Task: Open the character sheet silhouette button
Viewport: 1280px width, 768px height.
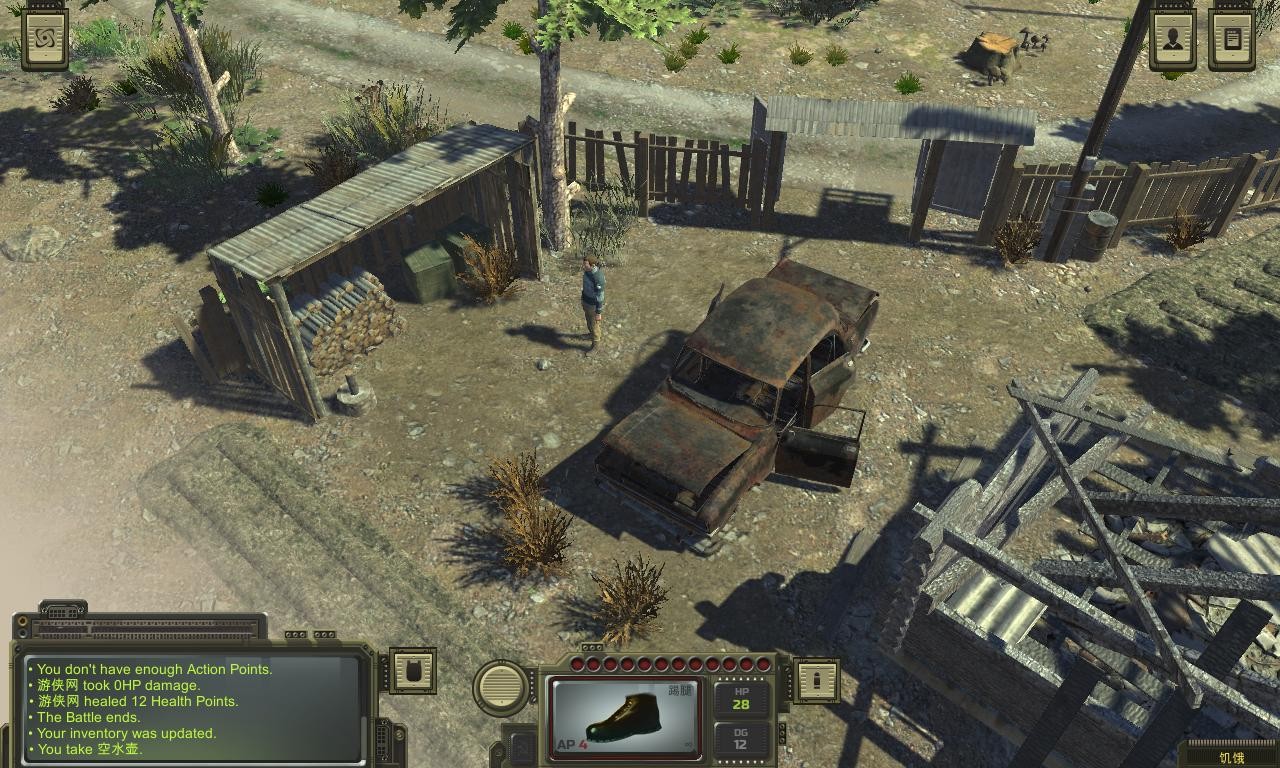Action: pos(1172,38)
